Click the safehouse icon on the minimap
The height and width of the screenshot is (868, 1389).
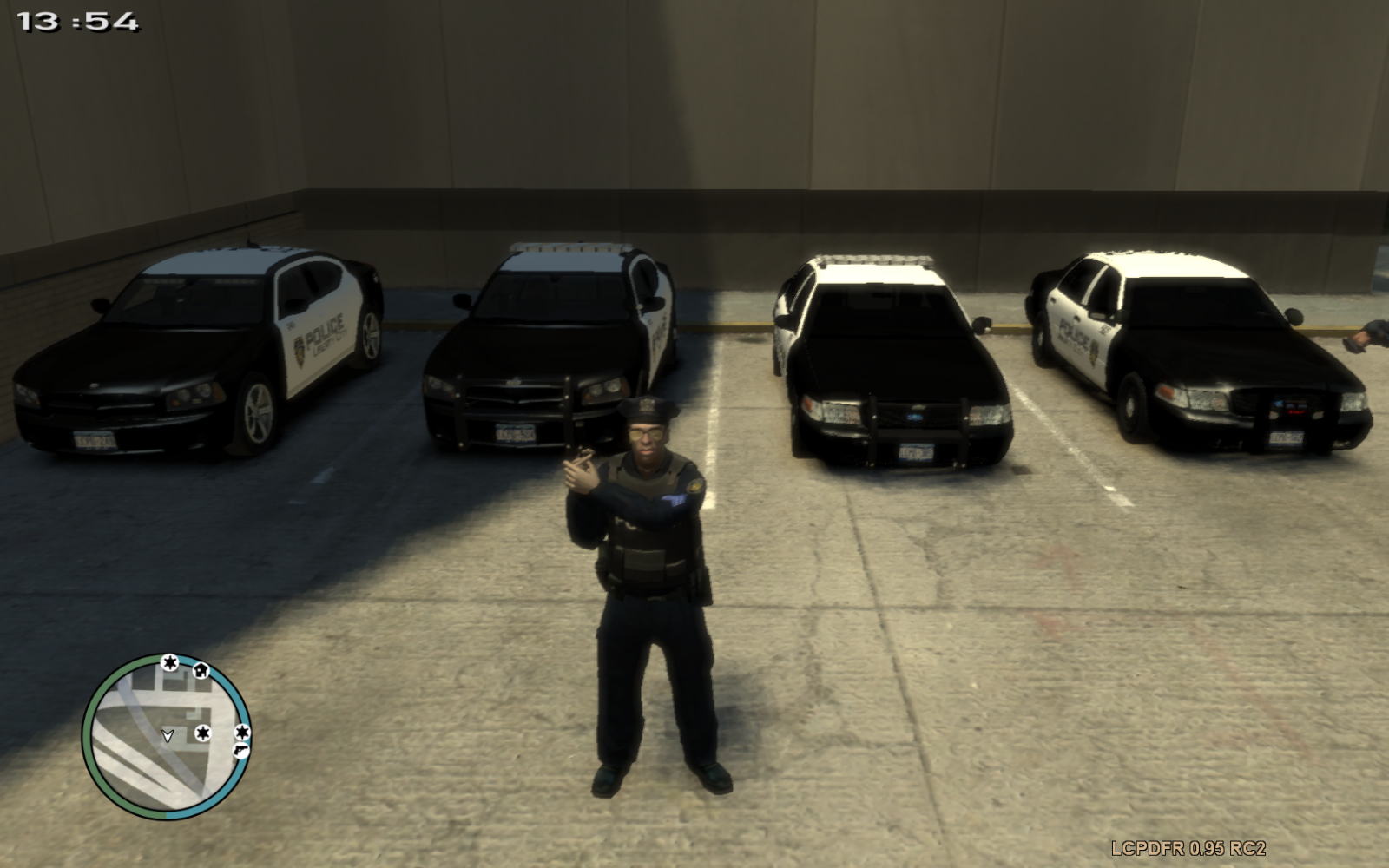tap(201, 671)
